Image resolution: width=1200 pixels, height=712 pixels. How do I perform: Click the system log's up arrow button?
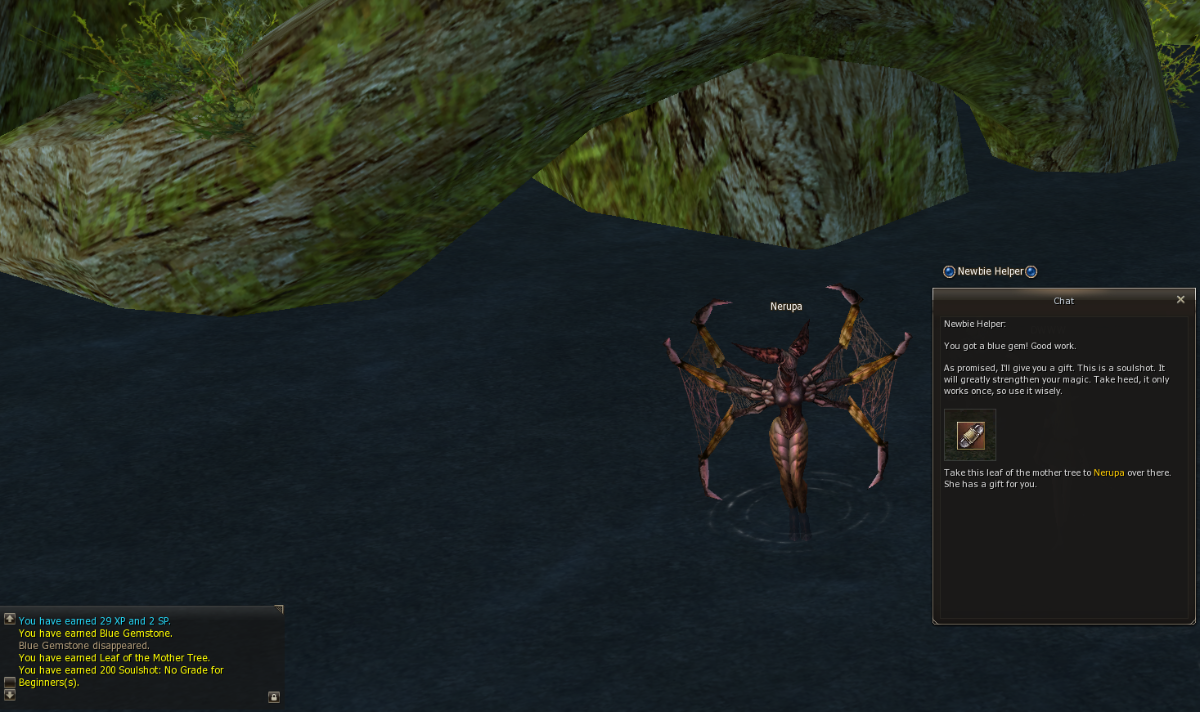tap(10, 619)
